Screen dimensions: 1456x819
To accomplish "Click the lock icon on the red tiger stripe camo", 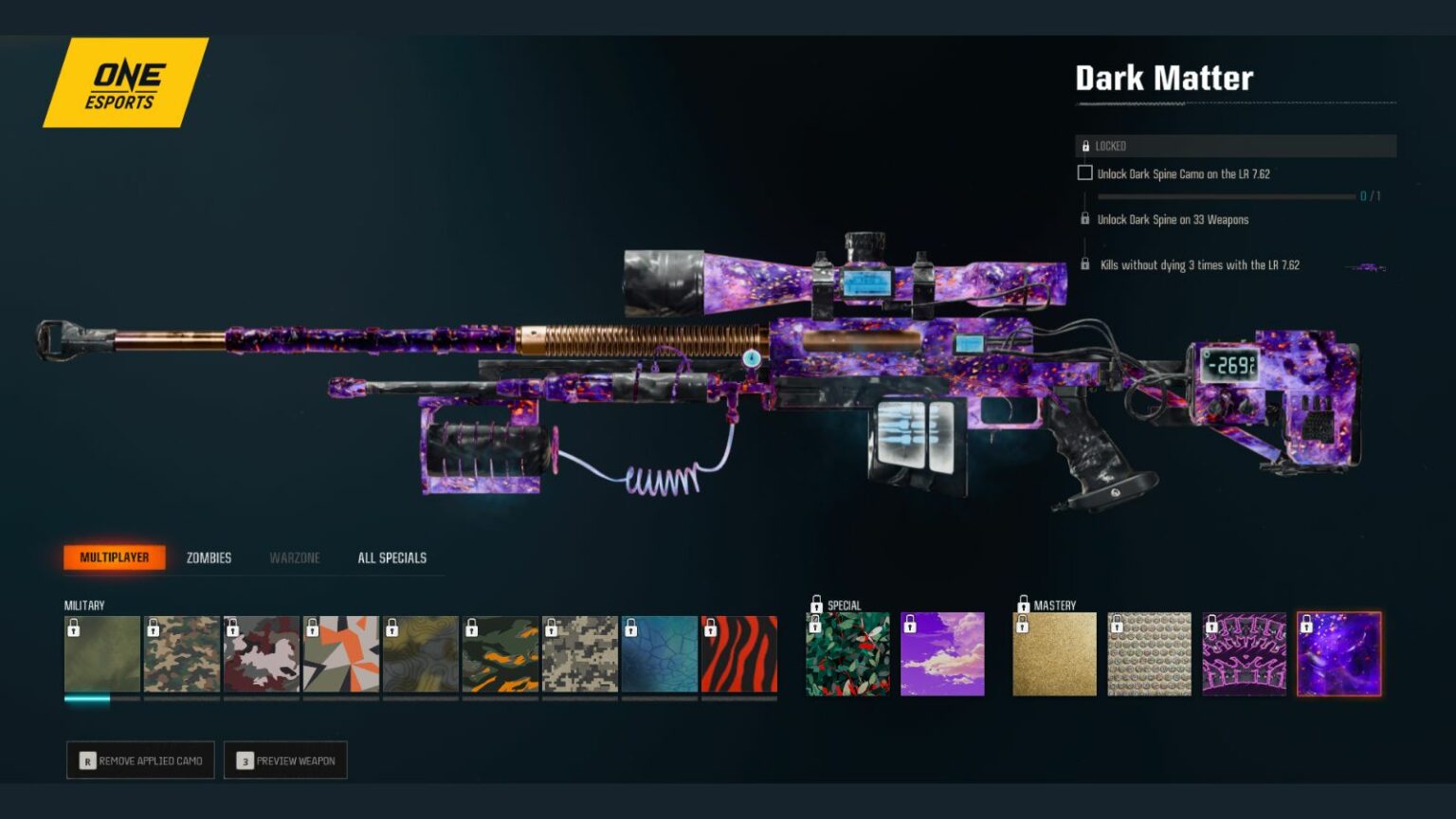I will click(x=711, y=628).
